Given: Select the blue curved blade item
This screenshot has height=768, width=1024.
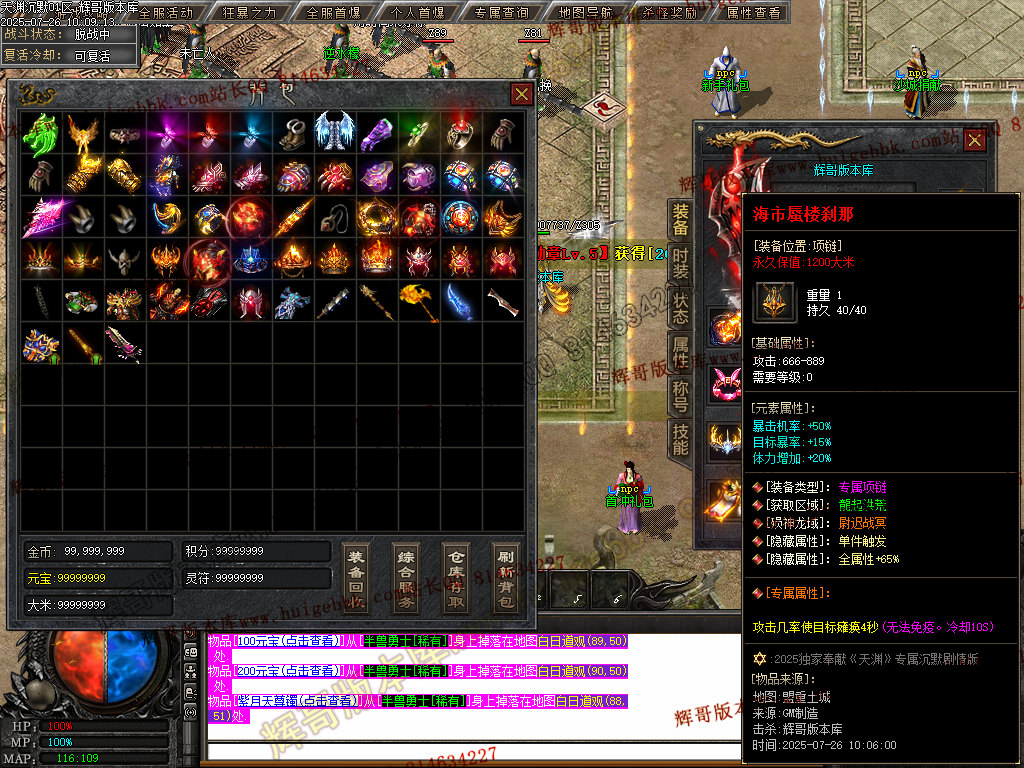Looking at the screenshot, I should pyautogui.click(x=460, y=300).
